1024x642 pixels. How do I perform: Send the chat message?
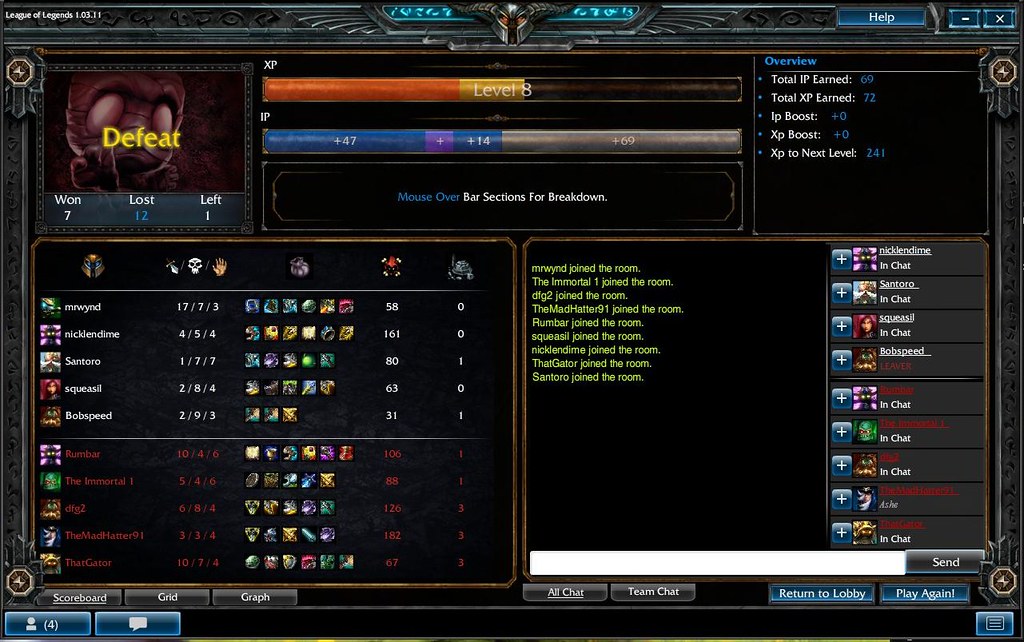click(x=945, y=563)
